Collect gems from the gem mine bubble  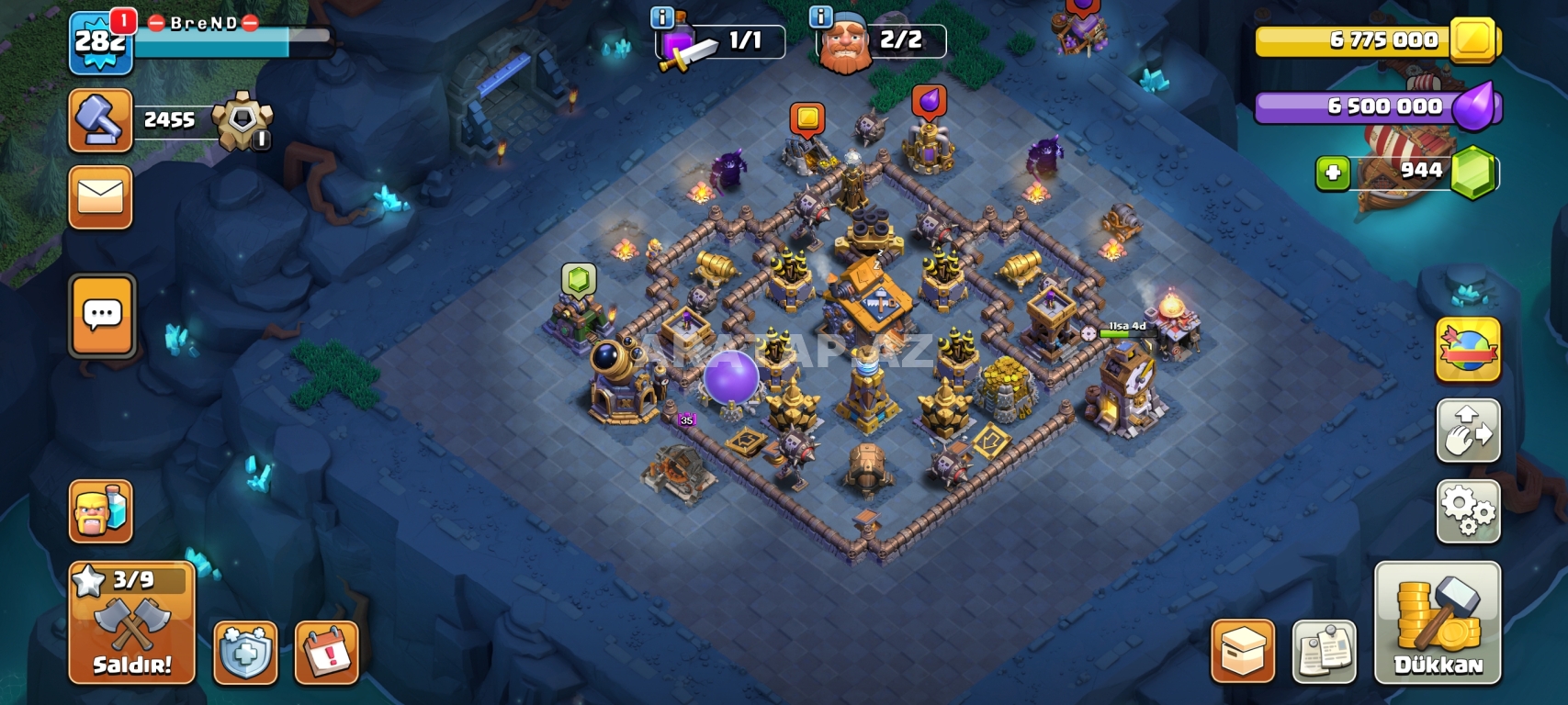pyautogui.click(x=578, y=279)
